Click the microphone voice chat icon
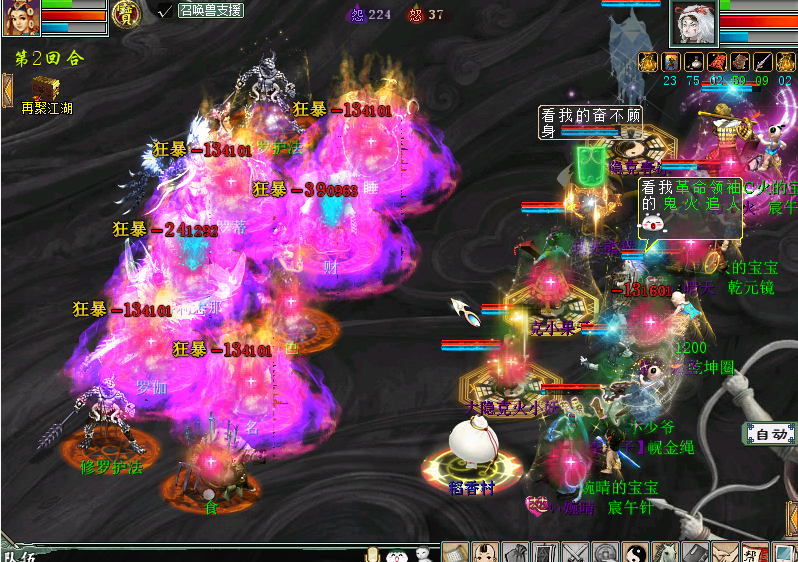The image size is (798, 562). pyautogui.click(x=373, y=553)
